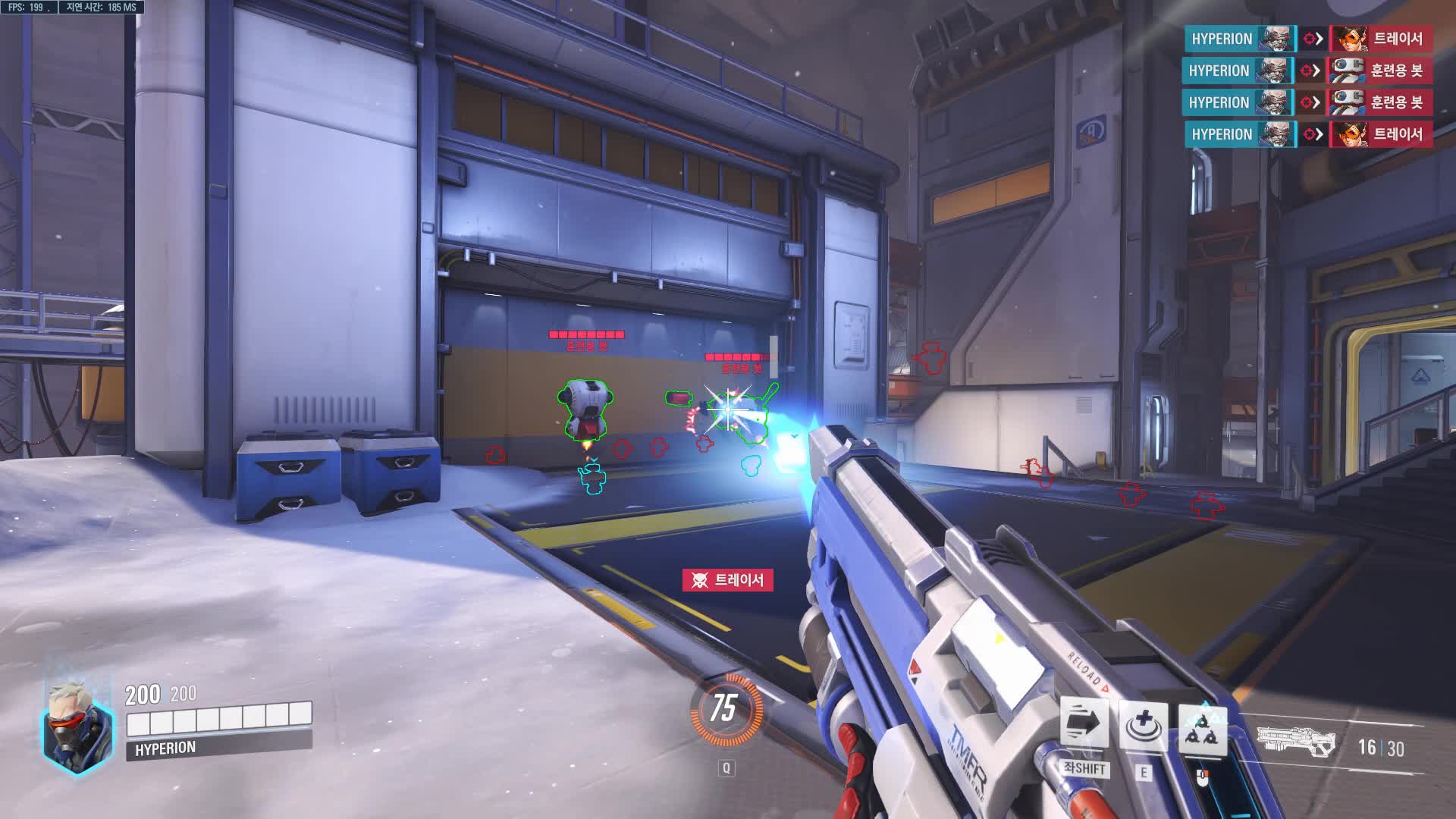Activate the Sprint ability icon

(x=1084, y=724)
